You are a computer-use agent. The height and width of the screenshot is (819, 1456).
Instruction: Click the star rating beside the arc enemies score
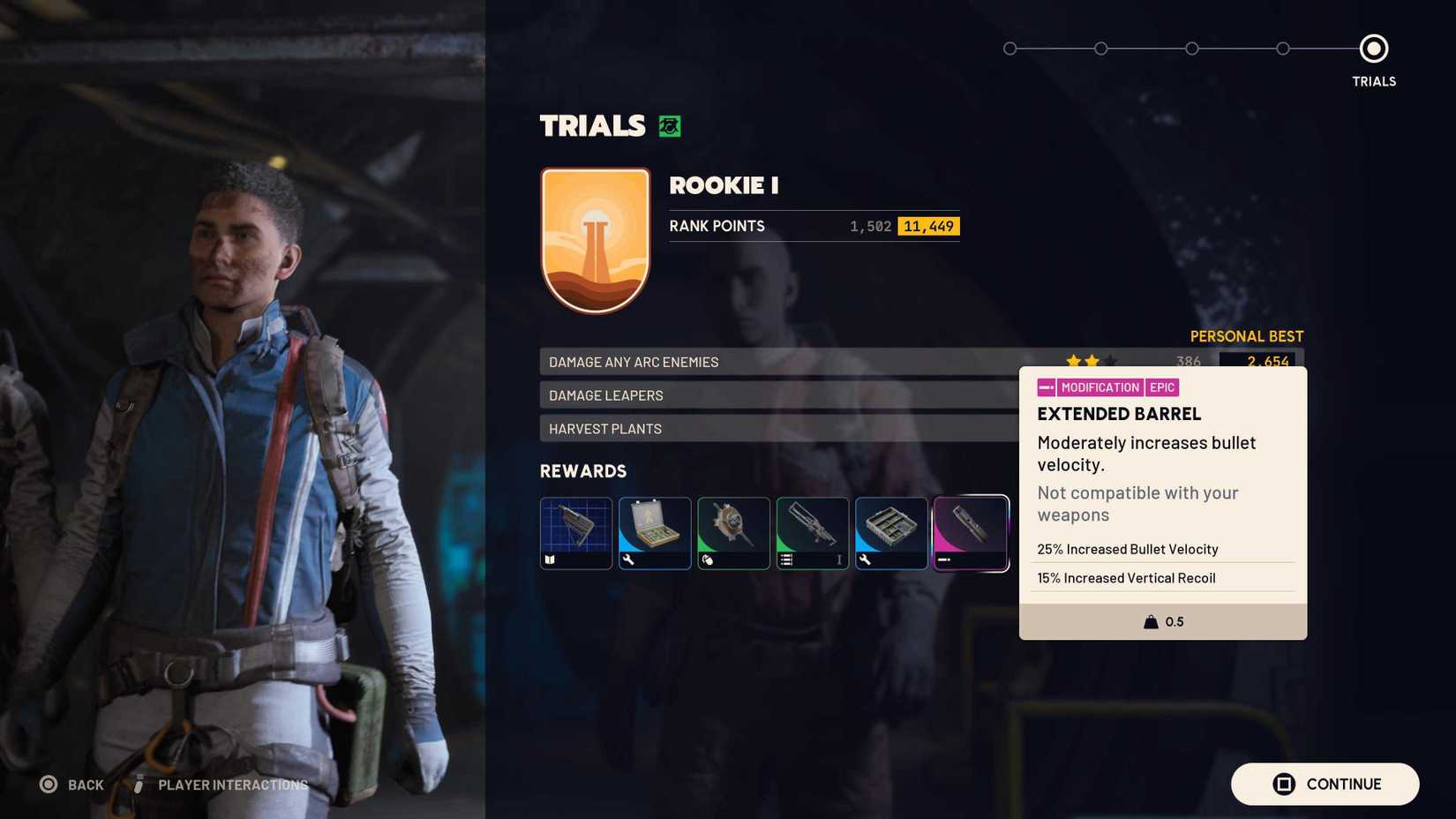coord(1089,361)
